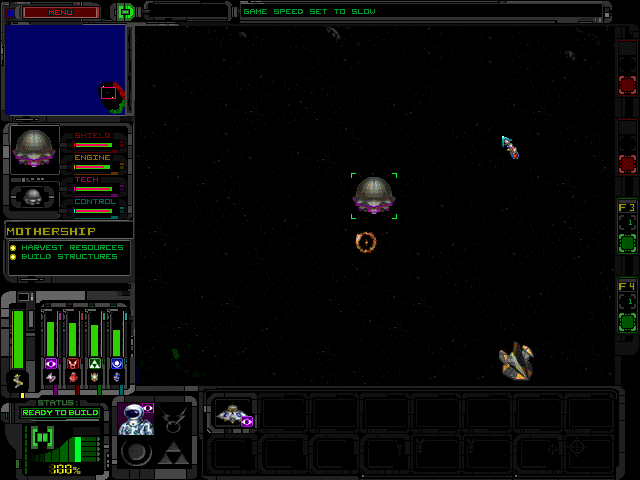
Task: Click the green icon beside the MENU button
Action: click(125, 12)
